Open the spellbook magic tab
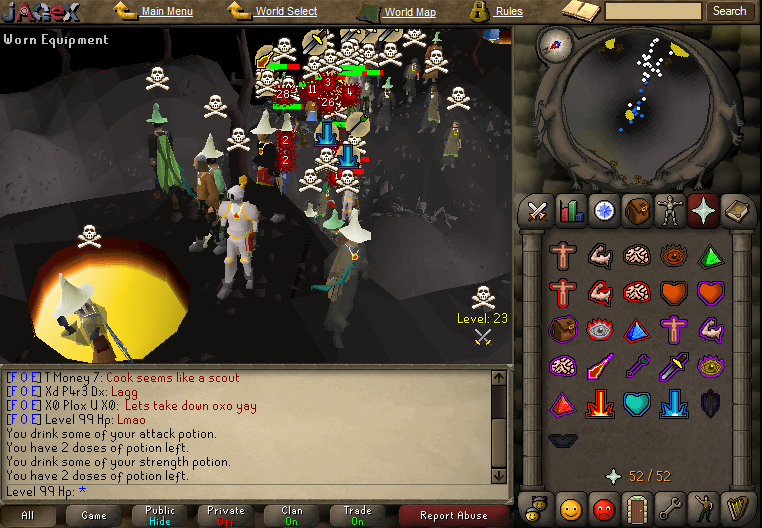Image resolution: width=762 pixels, height=528 pixels. tap(735, 211)
